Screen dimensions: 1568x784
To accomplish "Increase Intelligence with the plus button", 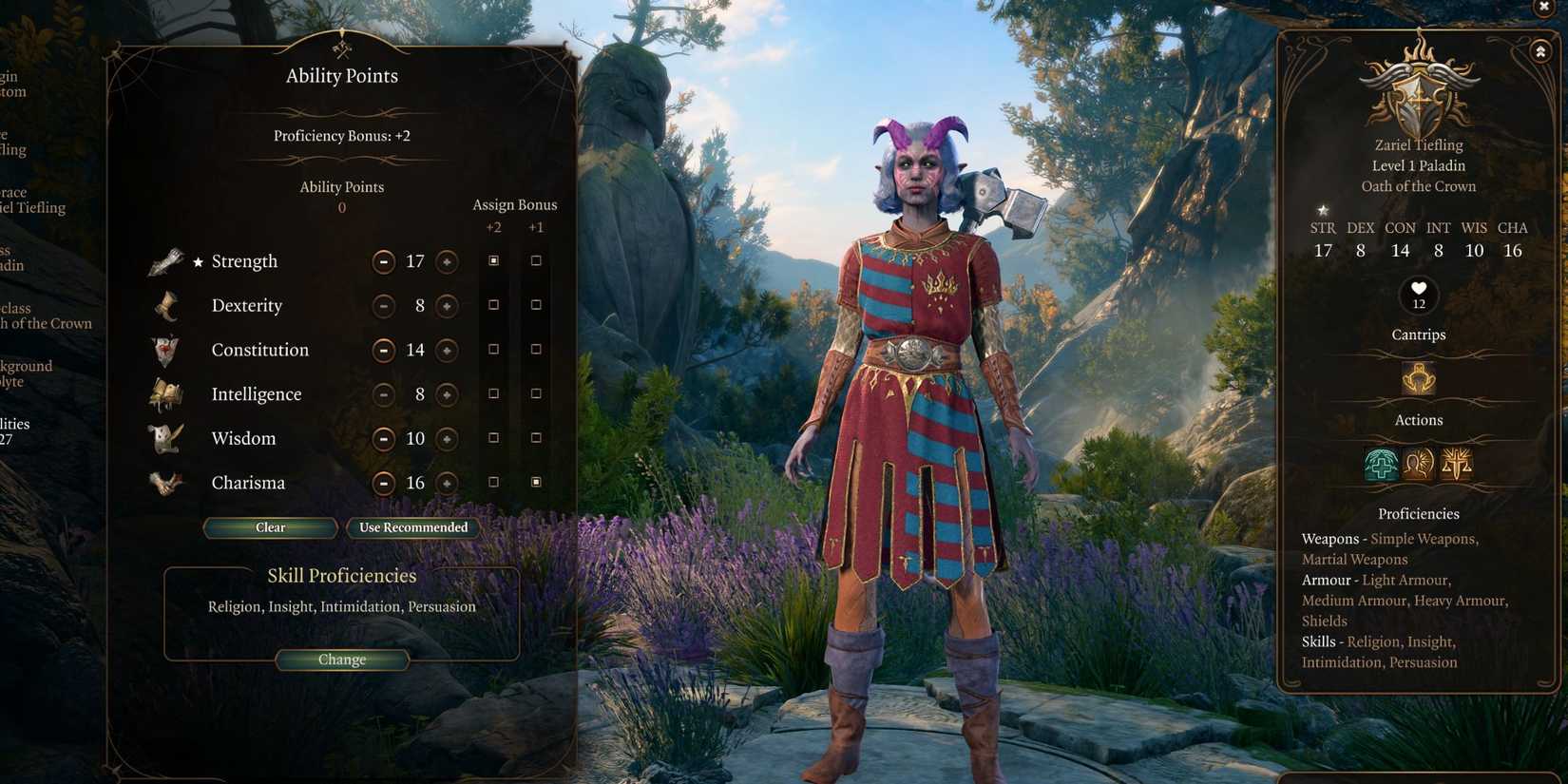I will tap(447, 394).
